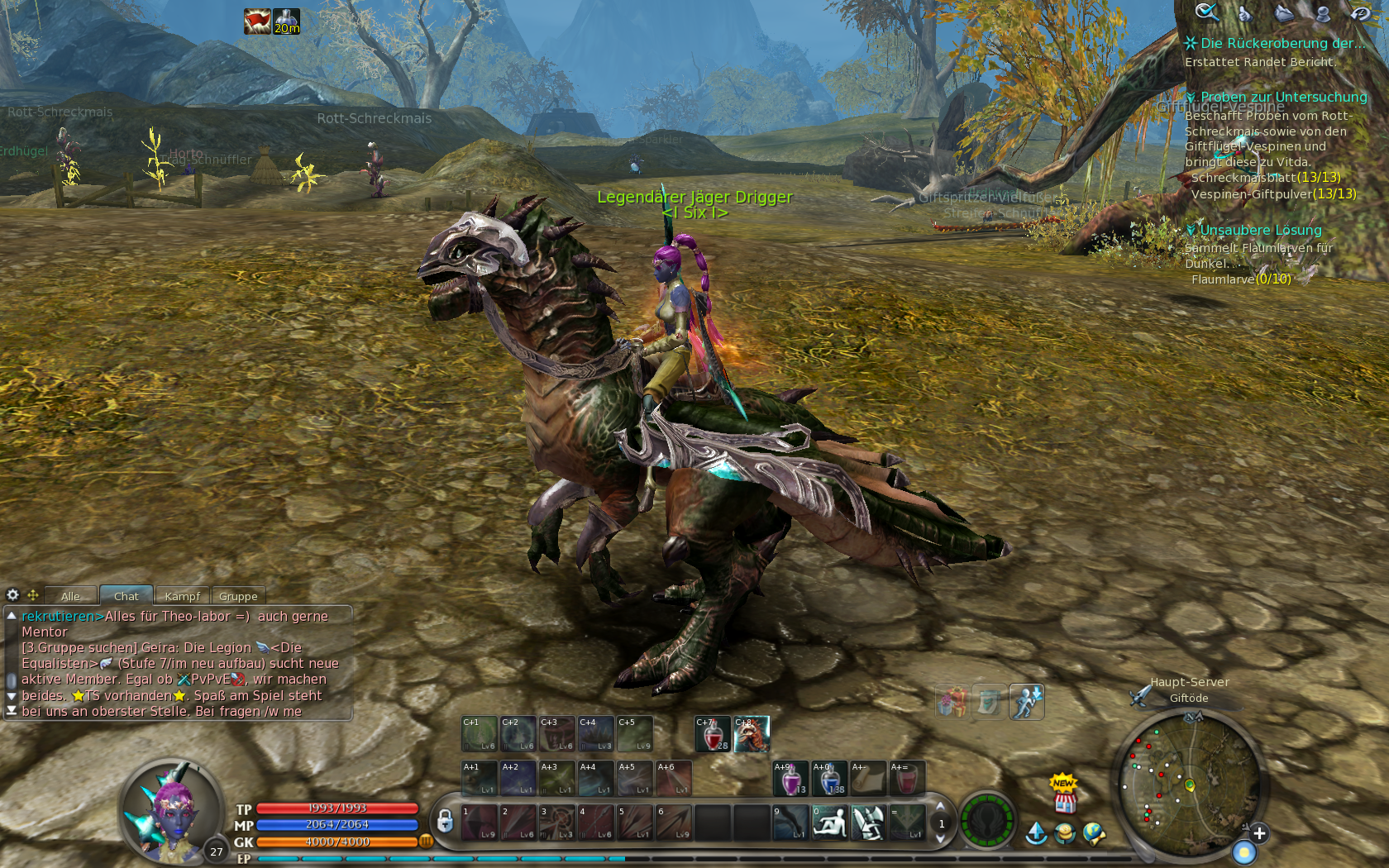Select the Gruppe chat tab
1389x868 pixels.
[238, 596]
